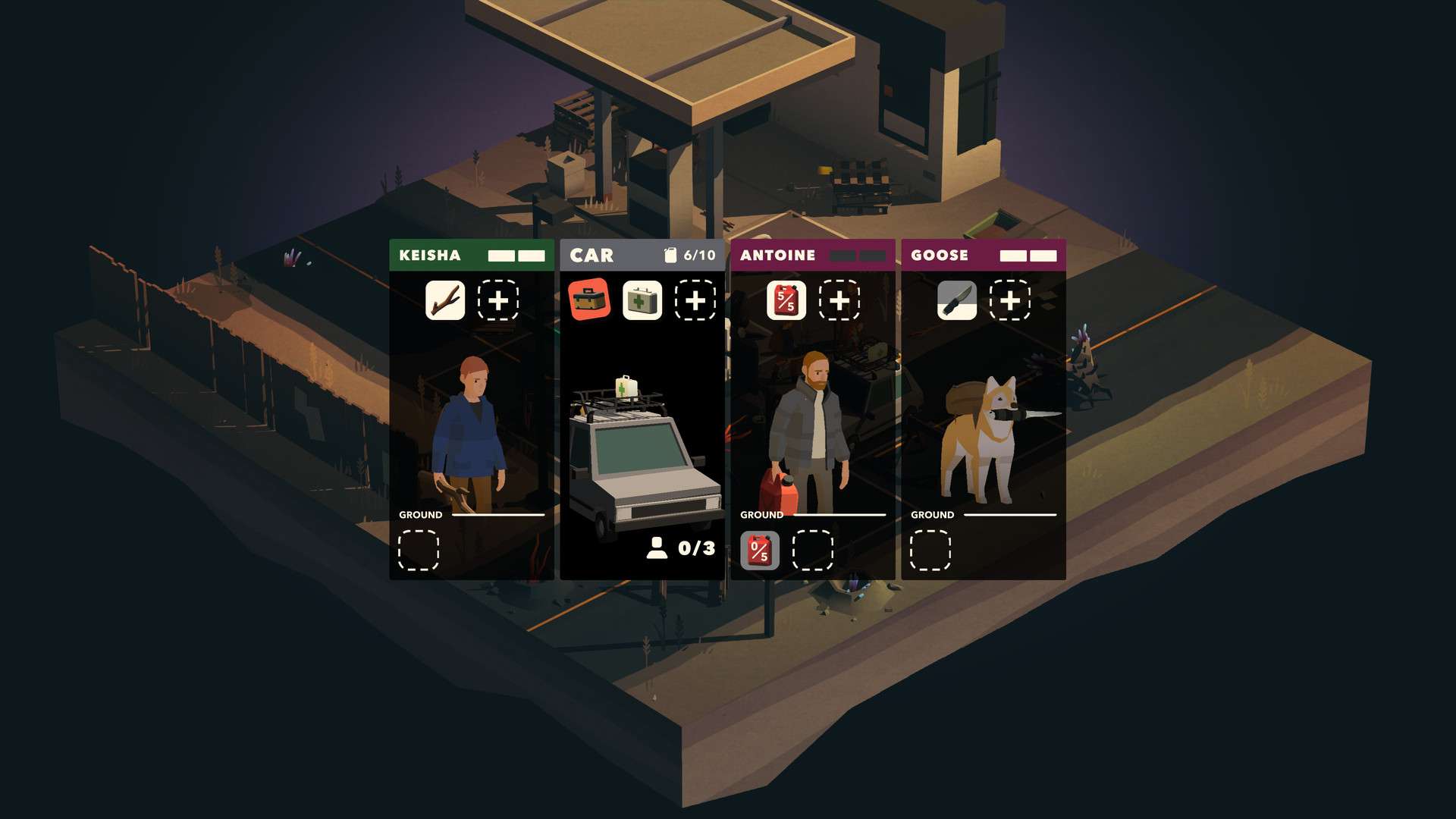
Task: Select the red toolbox in the car
Action: pyautogui.click(x=589, y=300)
